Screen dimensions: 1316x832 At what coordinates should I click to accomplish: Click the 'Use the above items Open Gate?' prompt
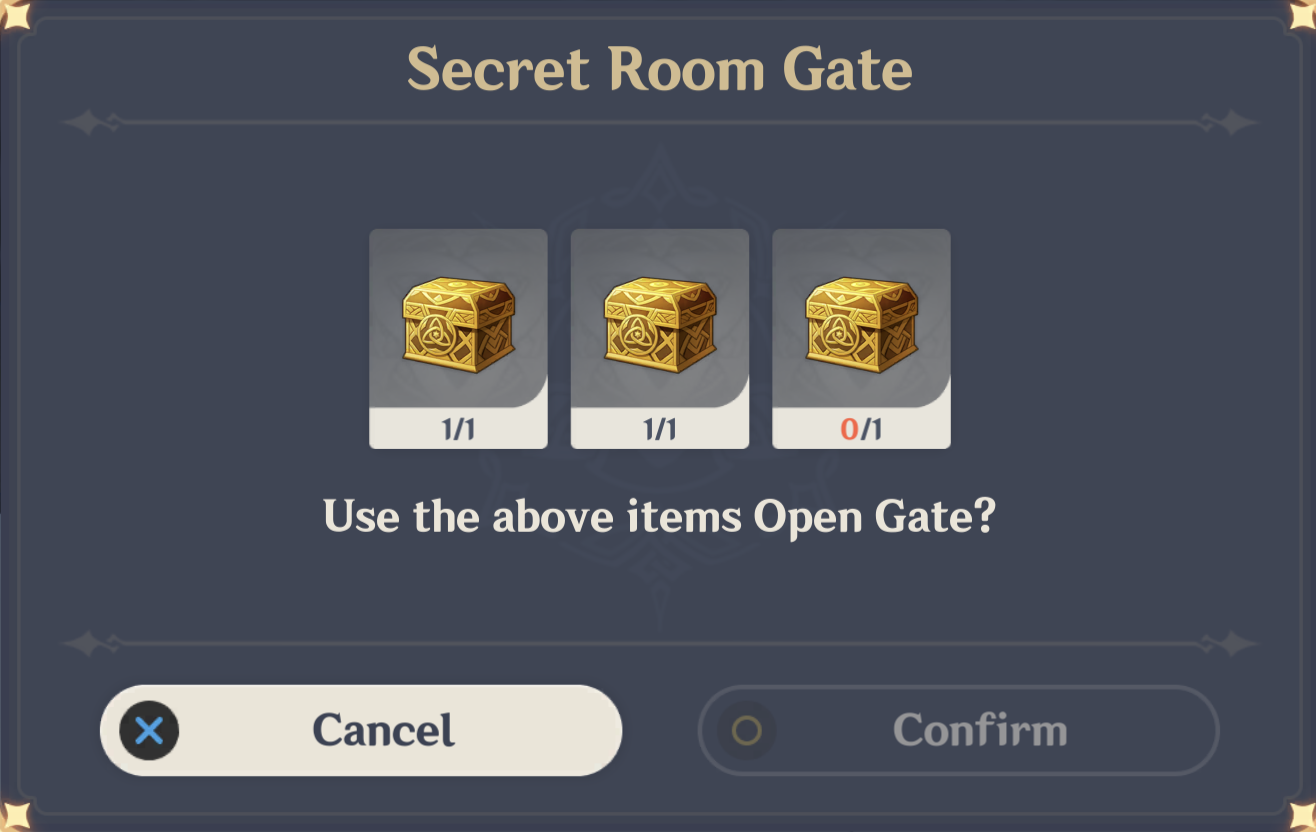pyautogui.click(x=659, y=517)
